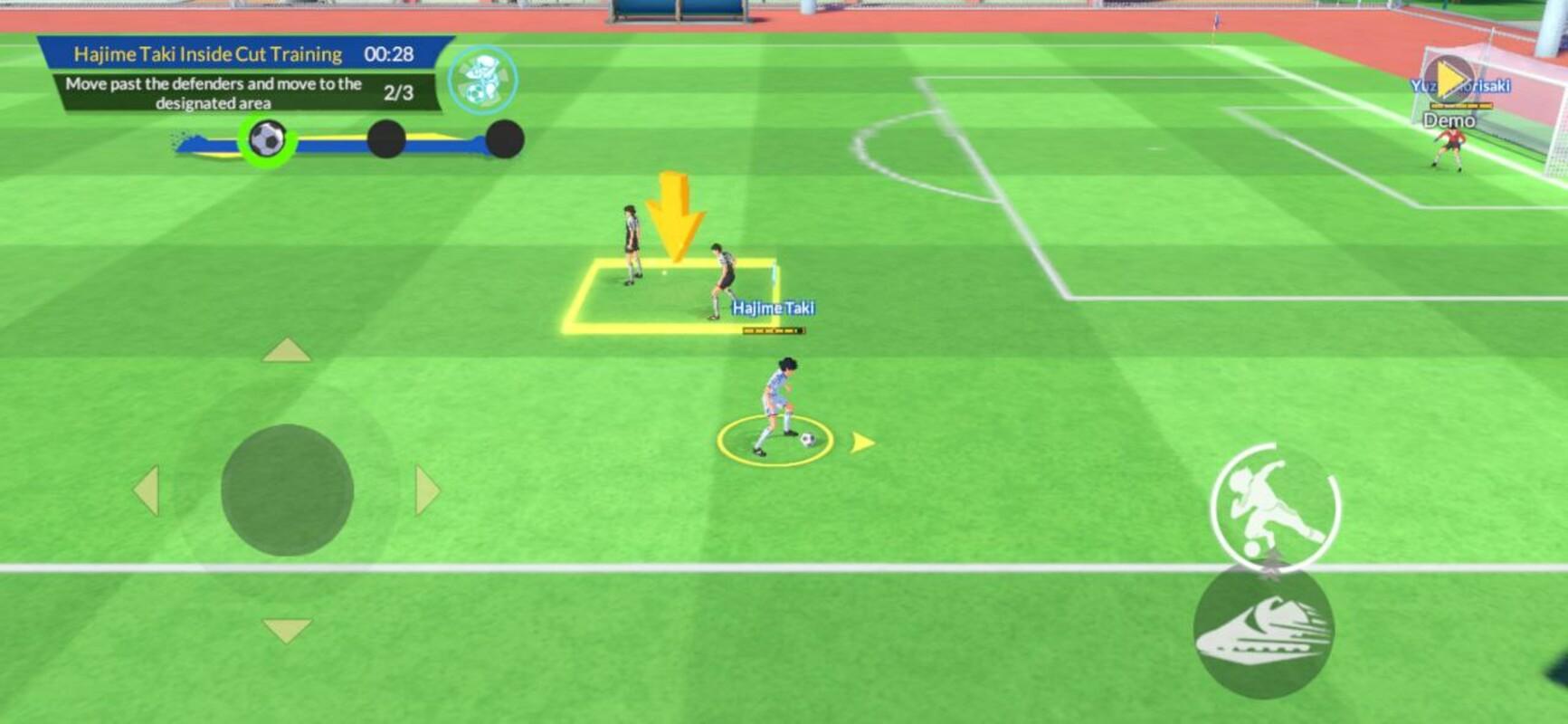Tap the second checkpoint dot on the progress bar
Image resolution: width=1568 pixels, height=724 pixels.
(386, 139)
